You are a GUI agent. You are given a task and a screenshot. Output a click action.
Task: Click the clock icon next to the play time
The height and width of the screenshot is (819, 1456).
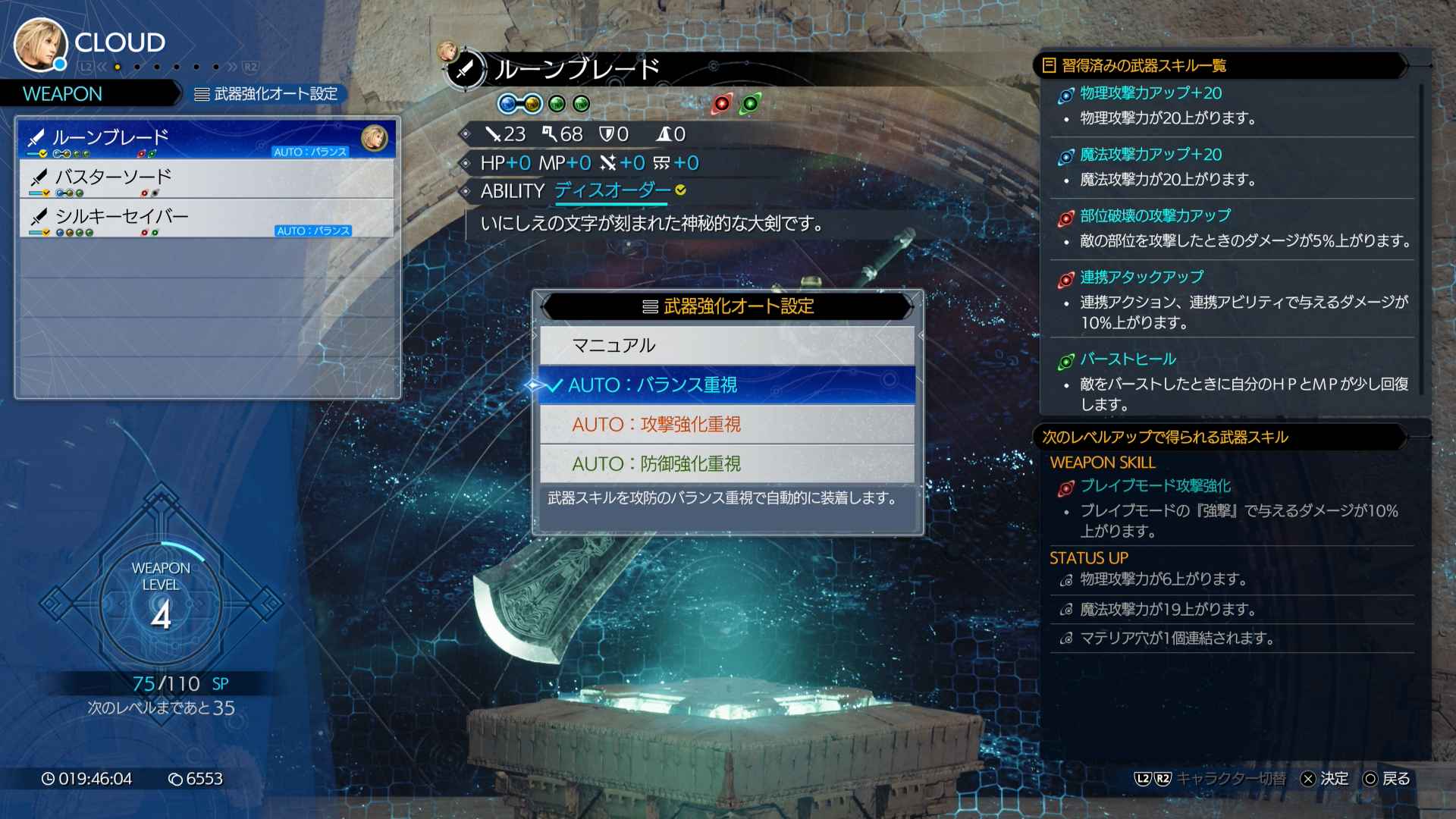[47, 778]
